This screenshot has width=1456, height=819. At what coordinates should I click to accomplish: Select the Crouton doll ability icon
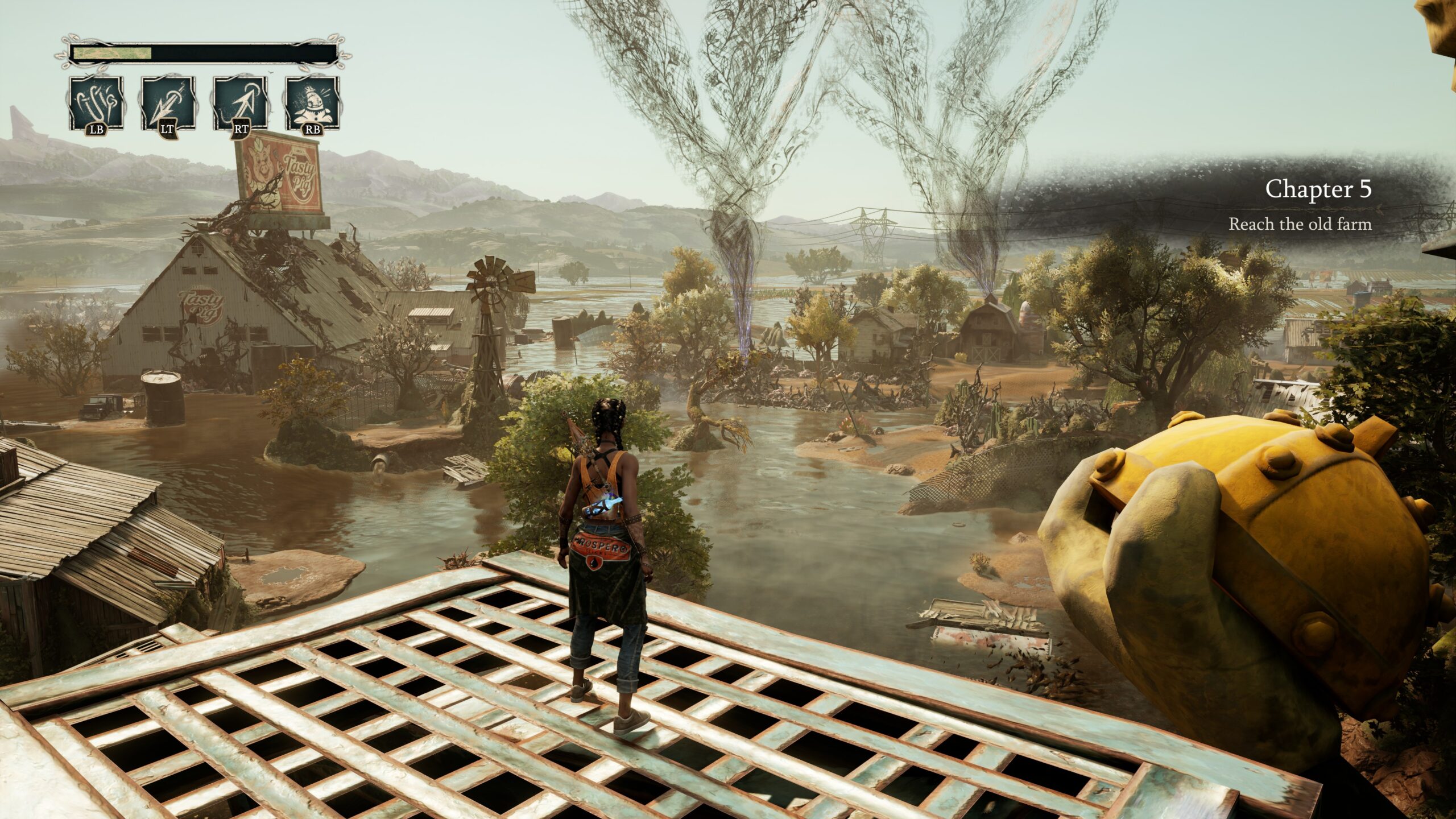(x=313, y=104)
